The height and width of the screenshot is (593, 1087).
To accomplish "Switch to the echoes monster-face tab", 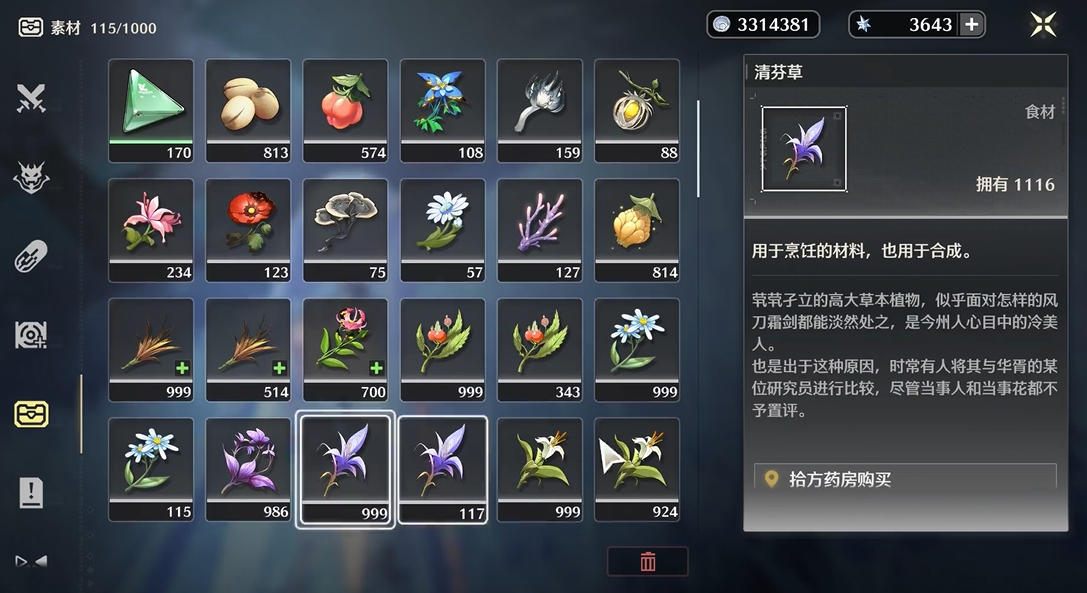I will click(x=32, y=177).
